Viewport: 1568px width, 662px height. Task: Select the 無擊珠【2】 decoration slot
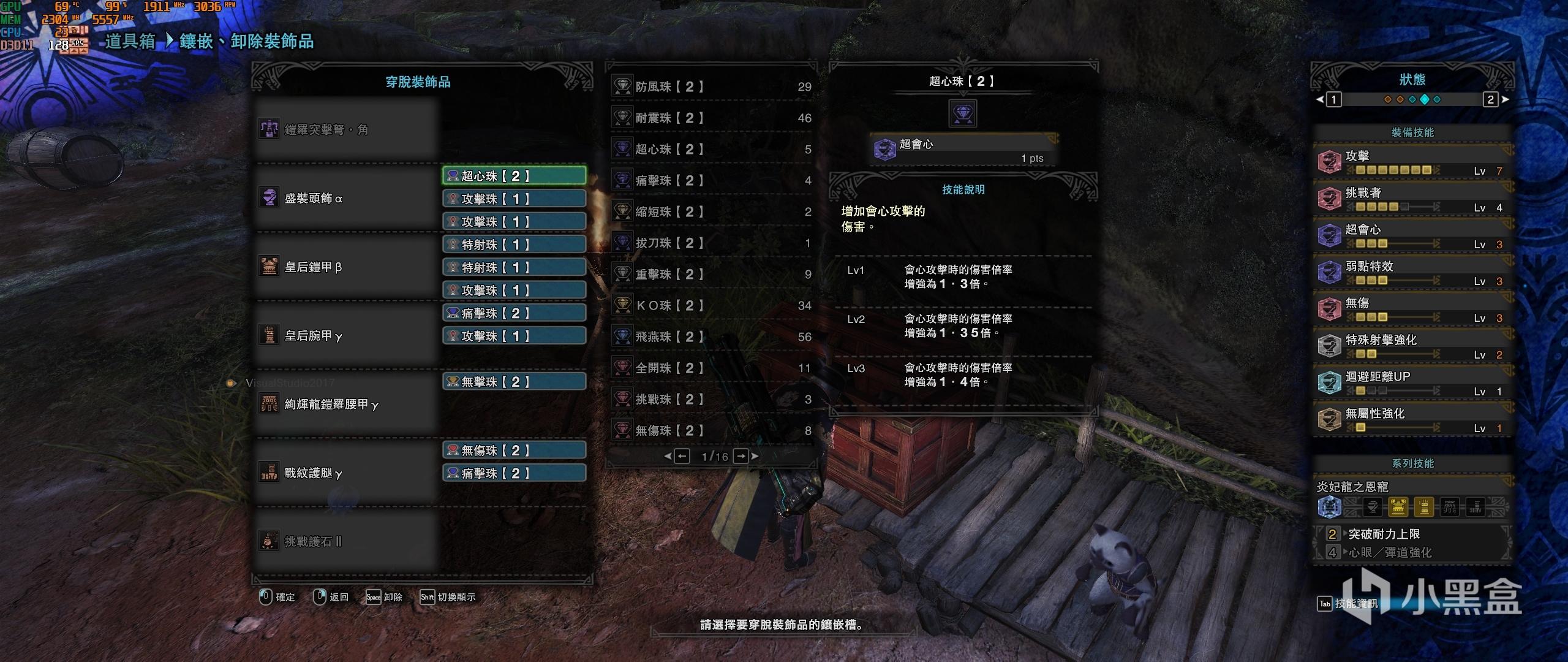coord(514,382)
